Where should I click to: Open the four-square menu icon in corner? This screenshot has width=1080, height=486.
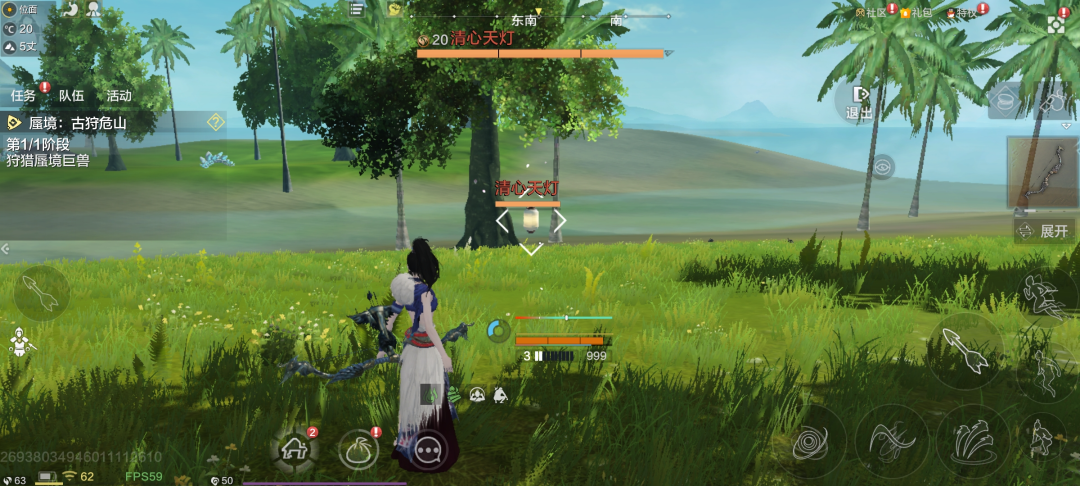(x=1057, y=24)
